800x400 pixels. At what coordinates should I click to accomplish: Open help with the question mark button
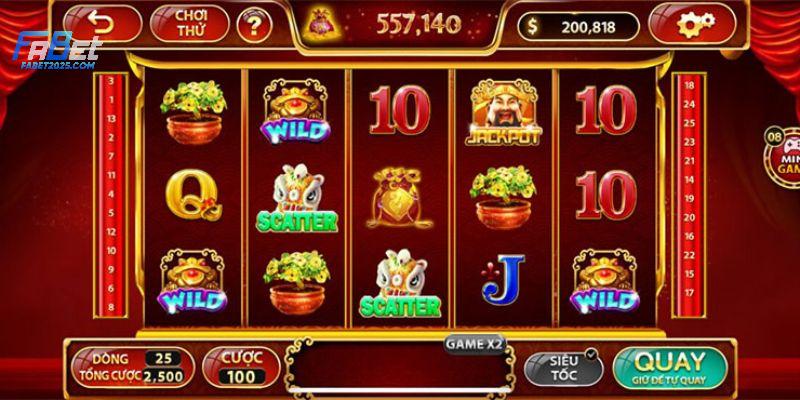(254, 22)
